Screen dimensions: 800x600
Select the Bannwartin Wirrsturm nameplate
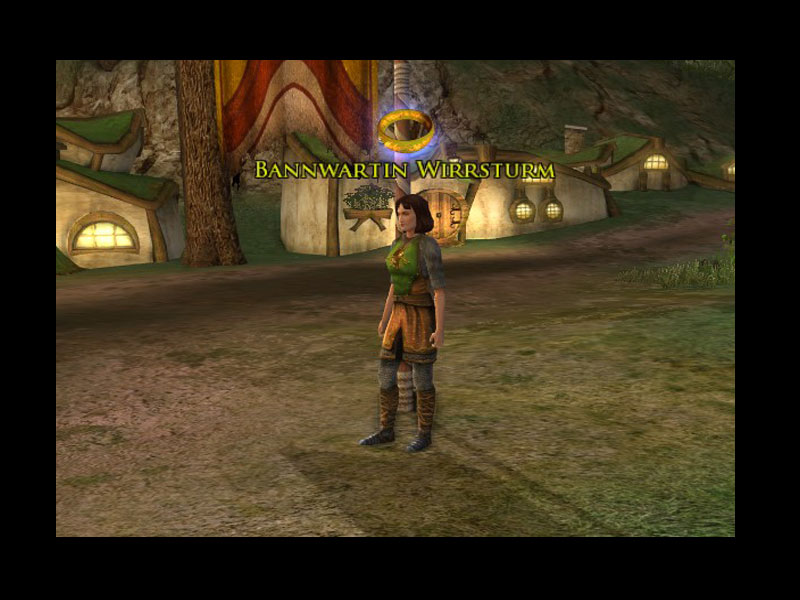tap(404, 170)
